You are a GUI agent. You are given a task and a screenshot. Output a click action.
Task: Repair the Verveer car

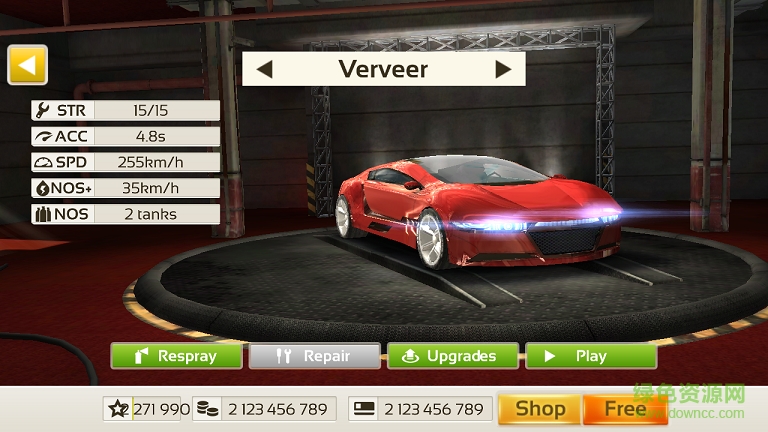click(x=314, y=356)
